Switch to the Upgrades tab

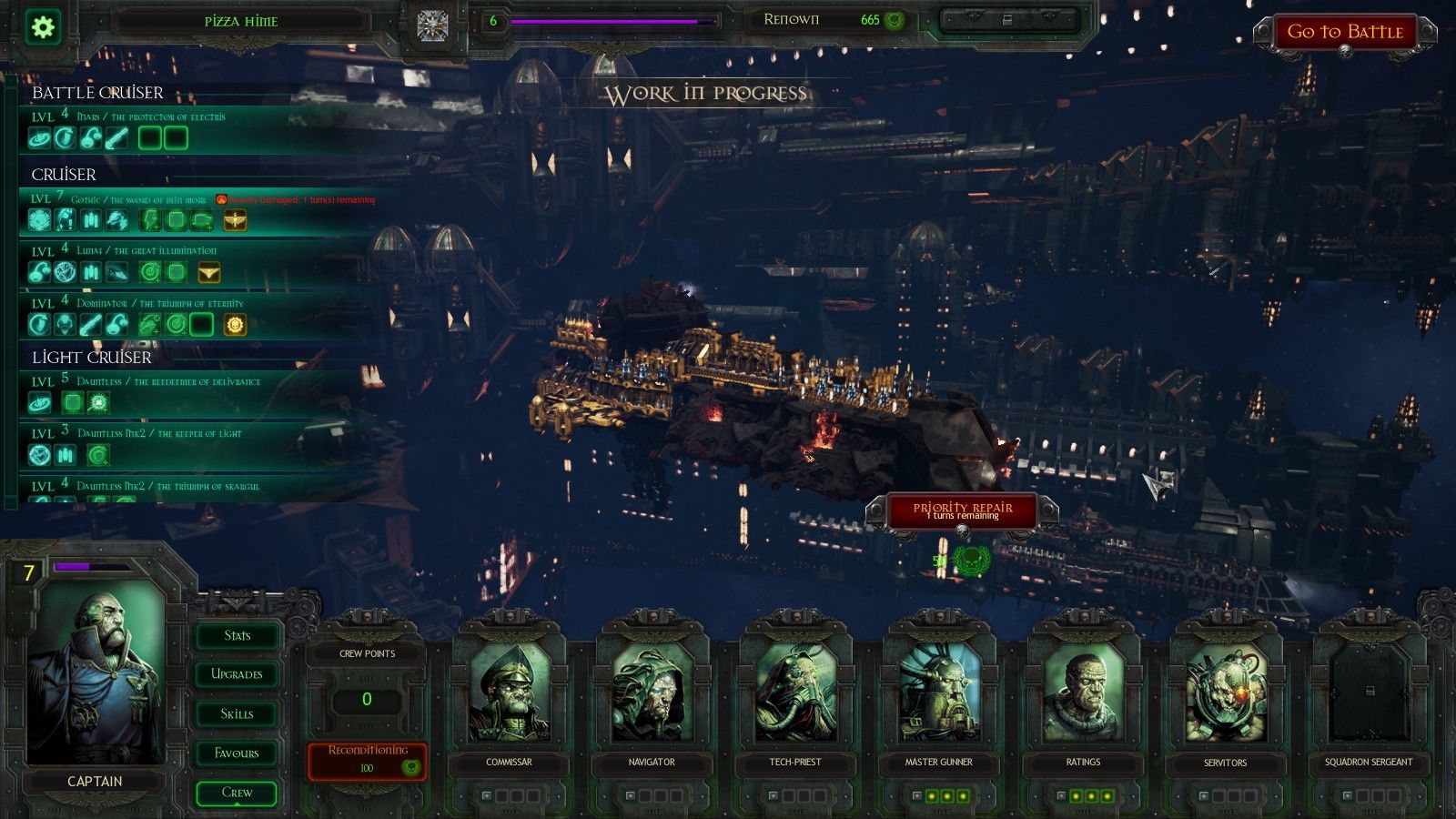click(x=237, y=674)
